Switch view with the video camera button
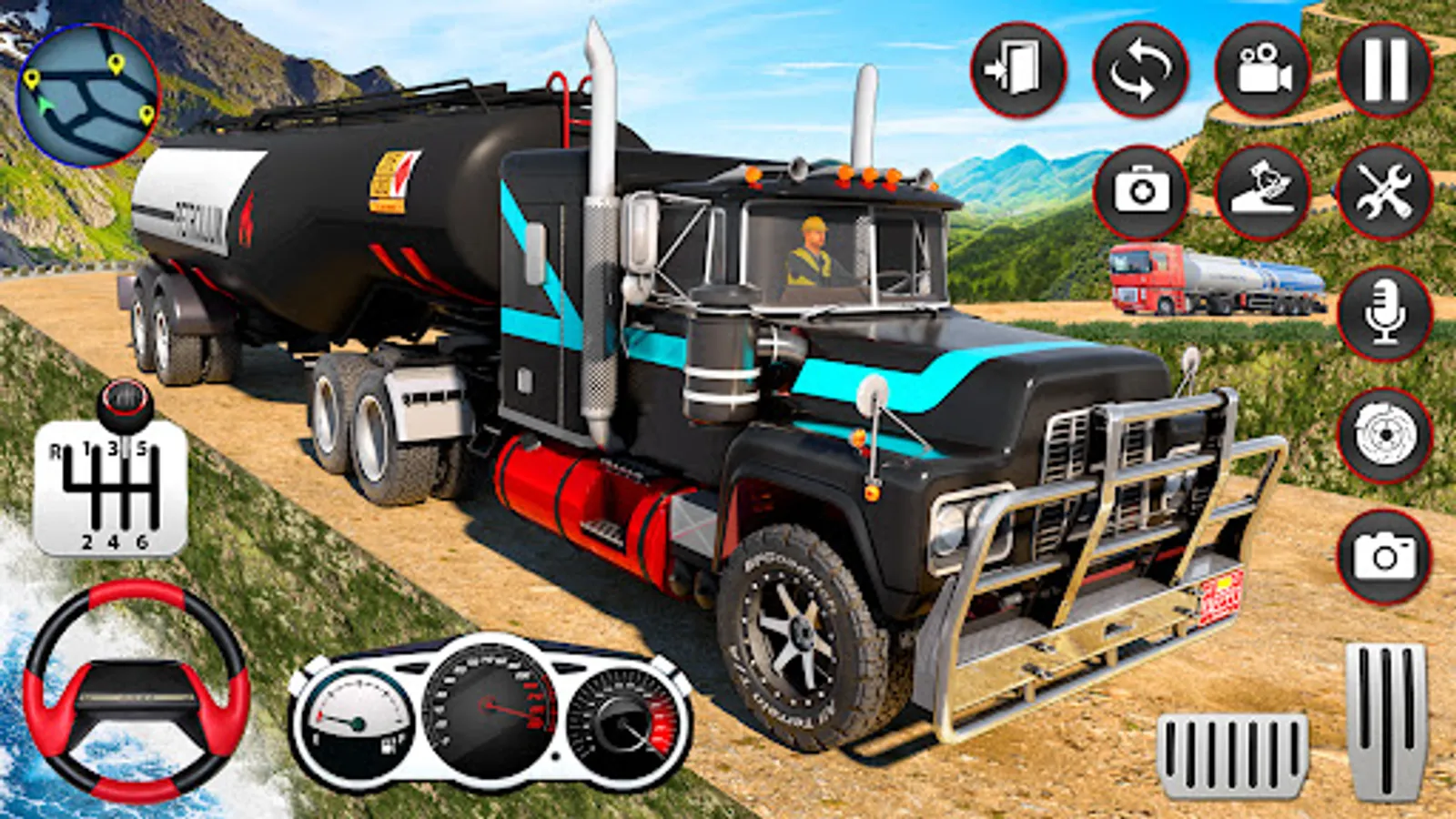The width and height of the screenshot is (1456, 819). tap(1262, 70)
